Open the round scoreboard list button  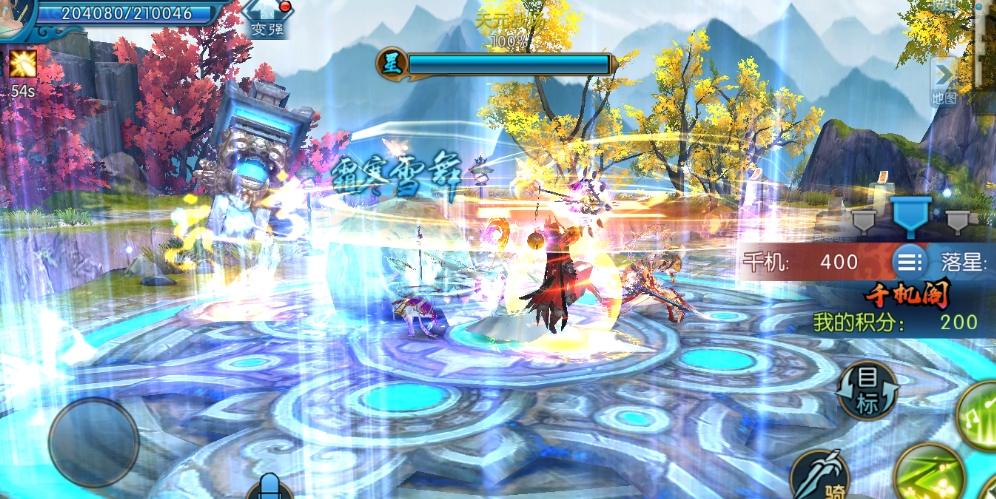[909, 262]
